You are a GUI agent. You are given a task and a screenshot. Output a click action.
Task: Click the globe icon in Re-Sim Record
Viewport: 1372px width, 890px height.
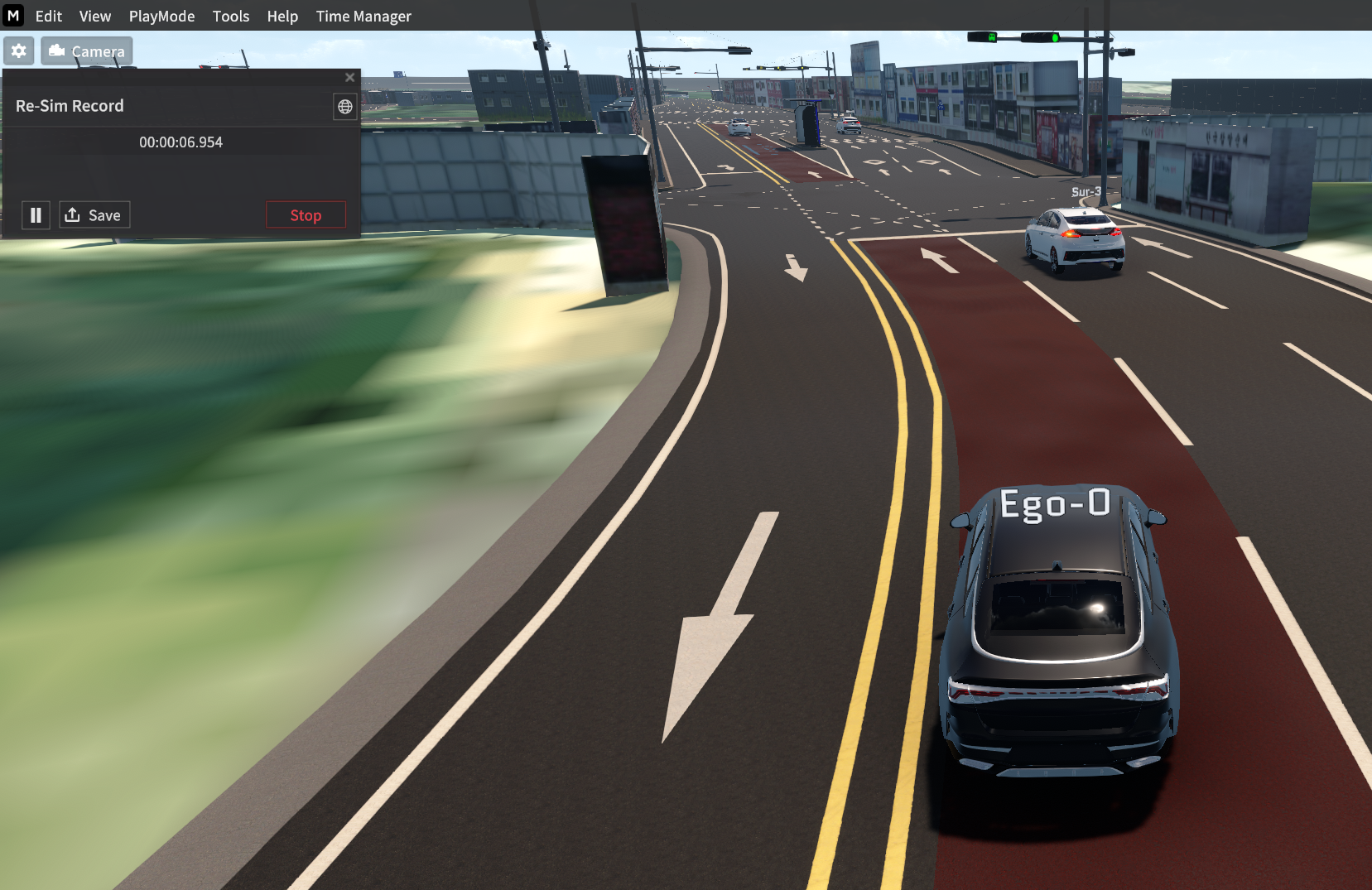click(345, 107)
